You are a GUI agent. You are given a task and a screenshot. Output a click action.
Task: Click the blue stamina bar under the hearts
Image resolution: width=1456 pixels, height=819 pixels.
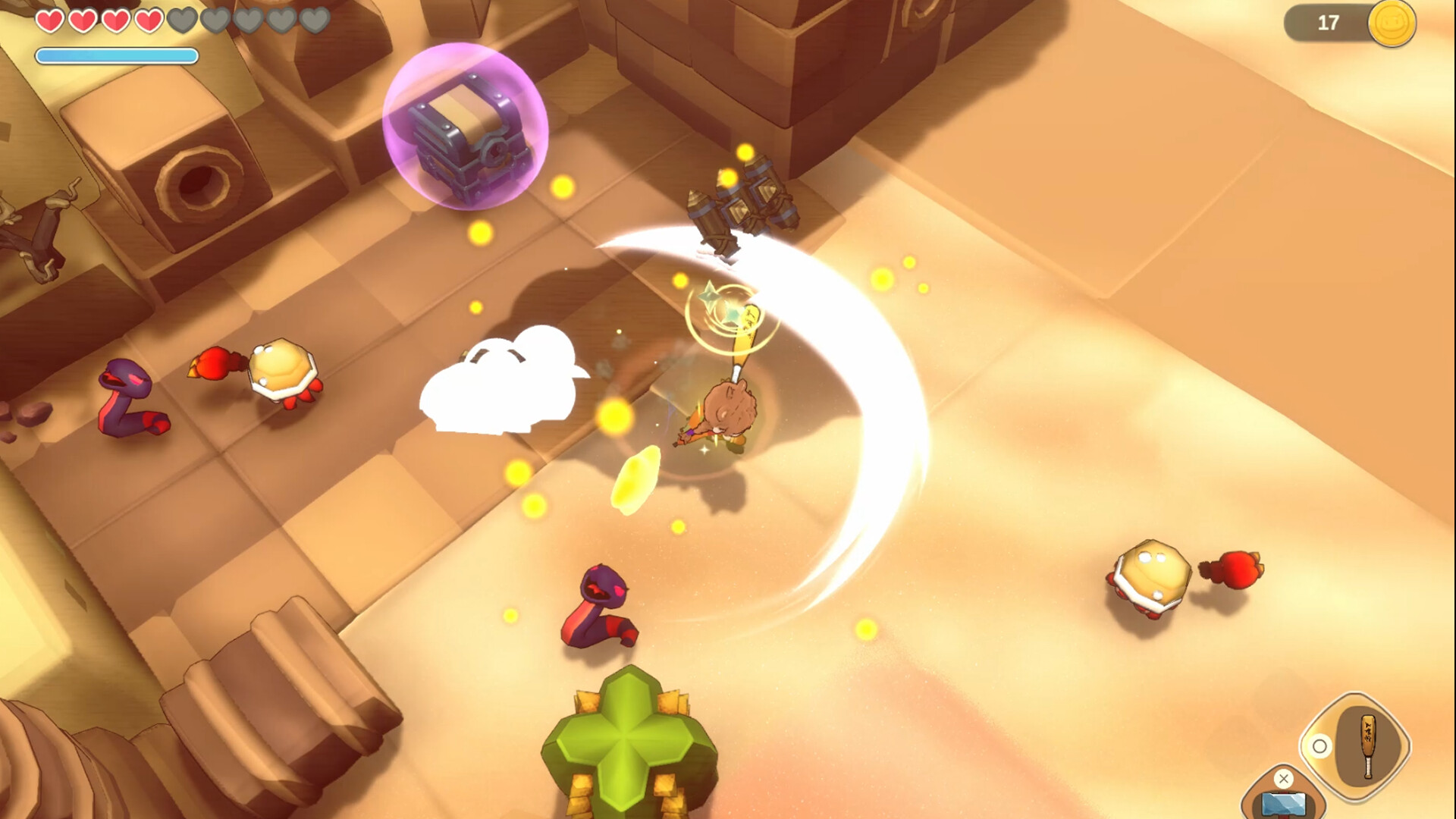pos(115,55)
